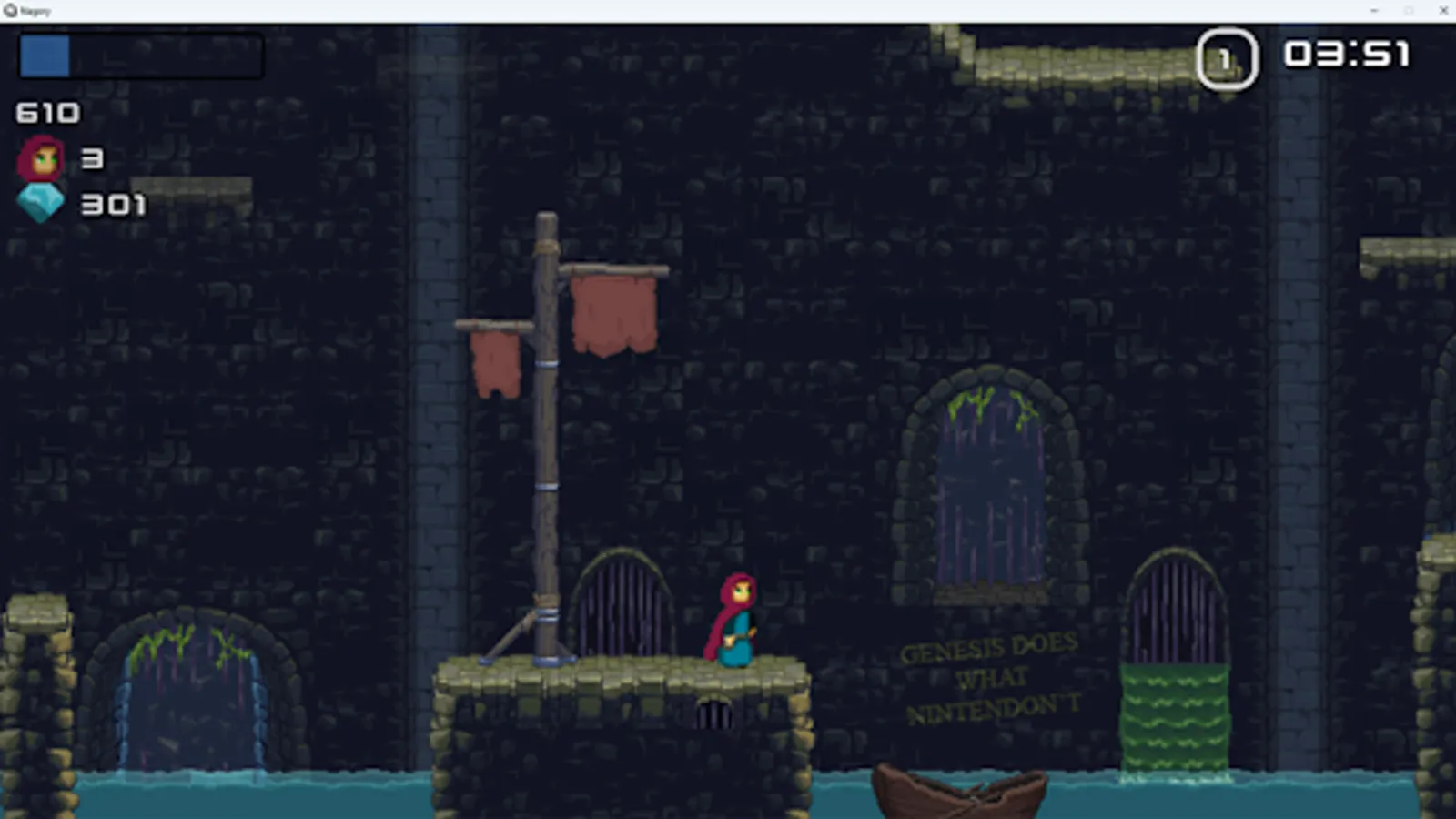Select the blue diamond gem icon
Screen dimensions: 1456x819
click(x=40, y=202)
